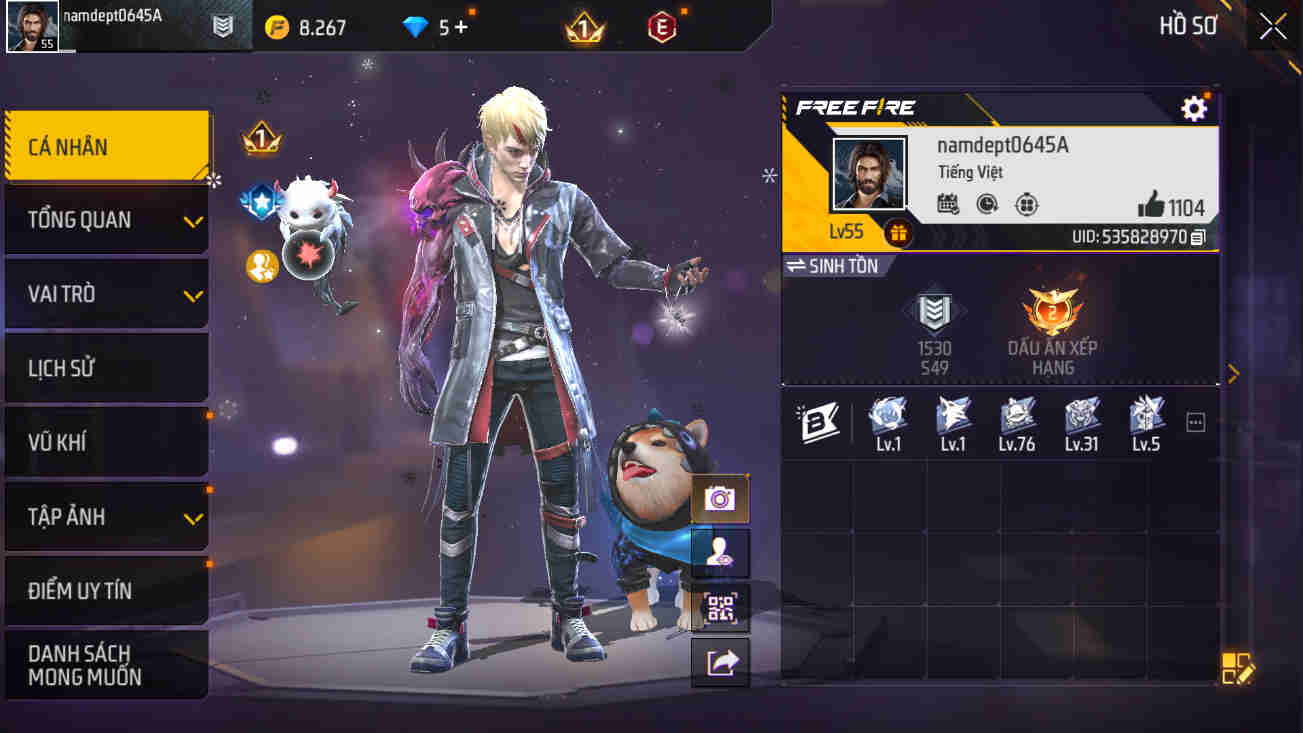Expand the VAI TRÒ section
1303x733 pixels.
(x=107, y=293)
